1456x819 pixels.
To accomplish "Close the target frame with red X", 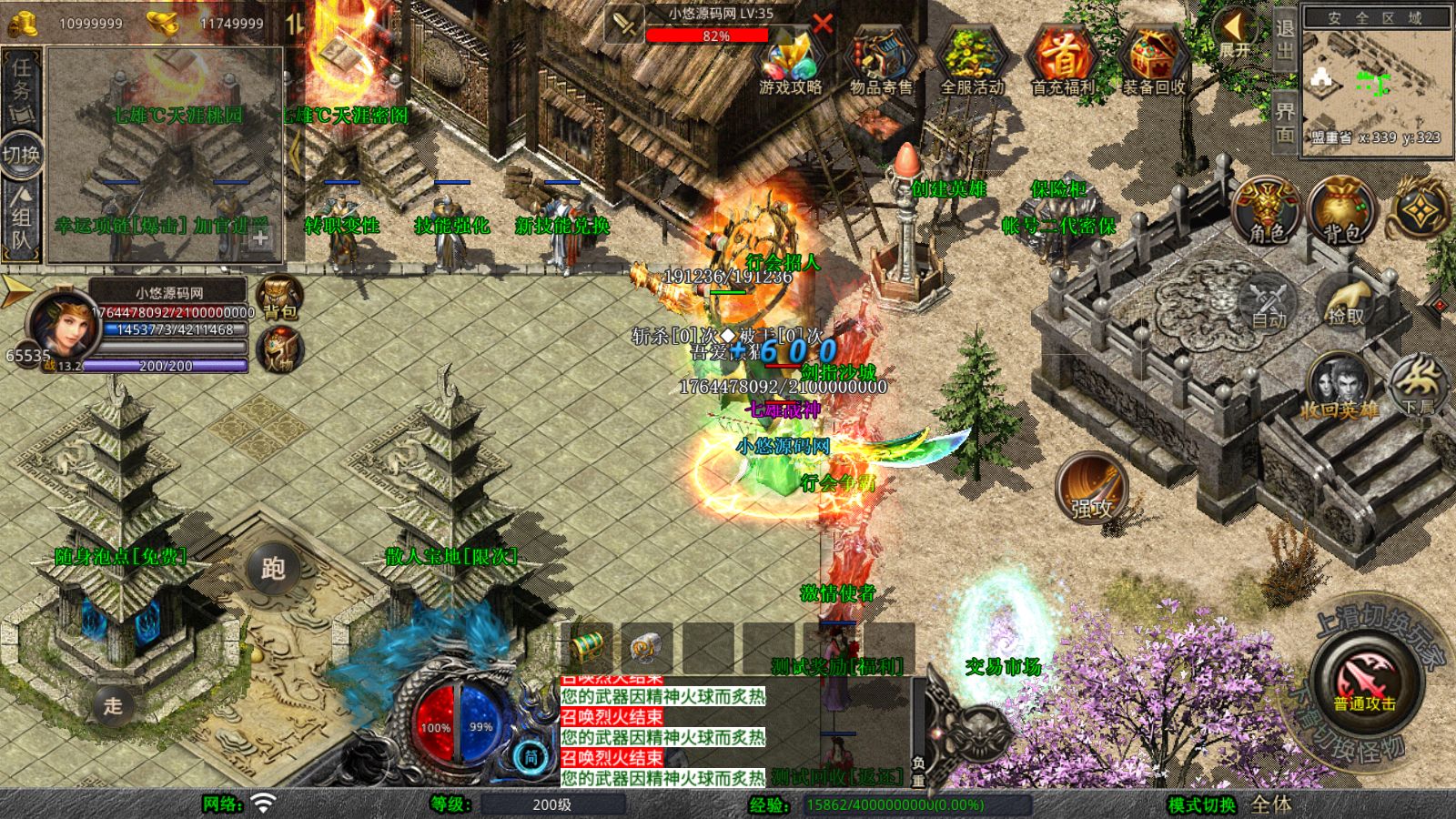I will (824, 24).
